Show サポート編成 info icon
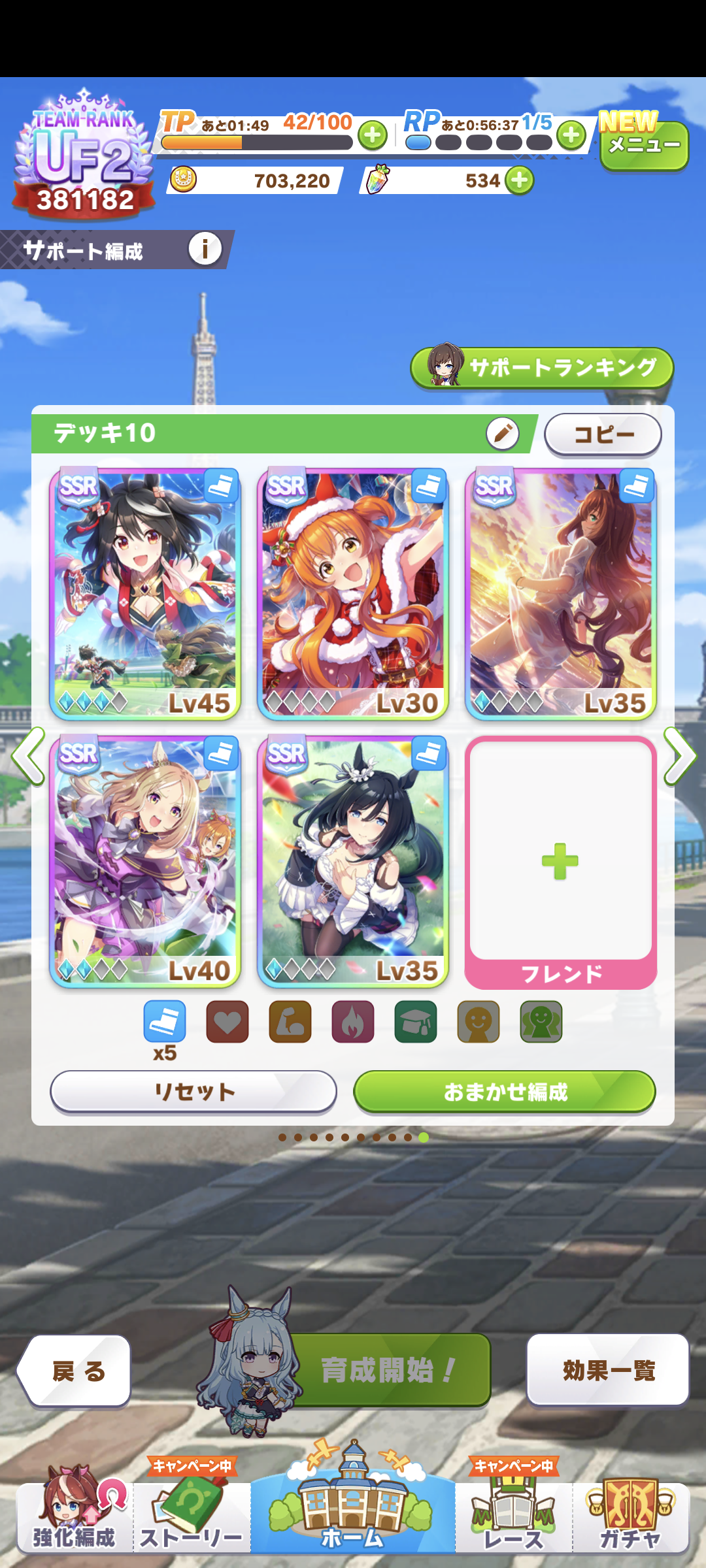Image resolution: width=706 pixels, height=1568 pixels. [x=205, y=249]
